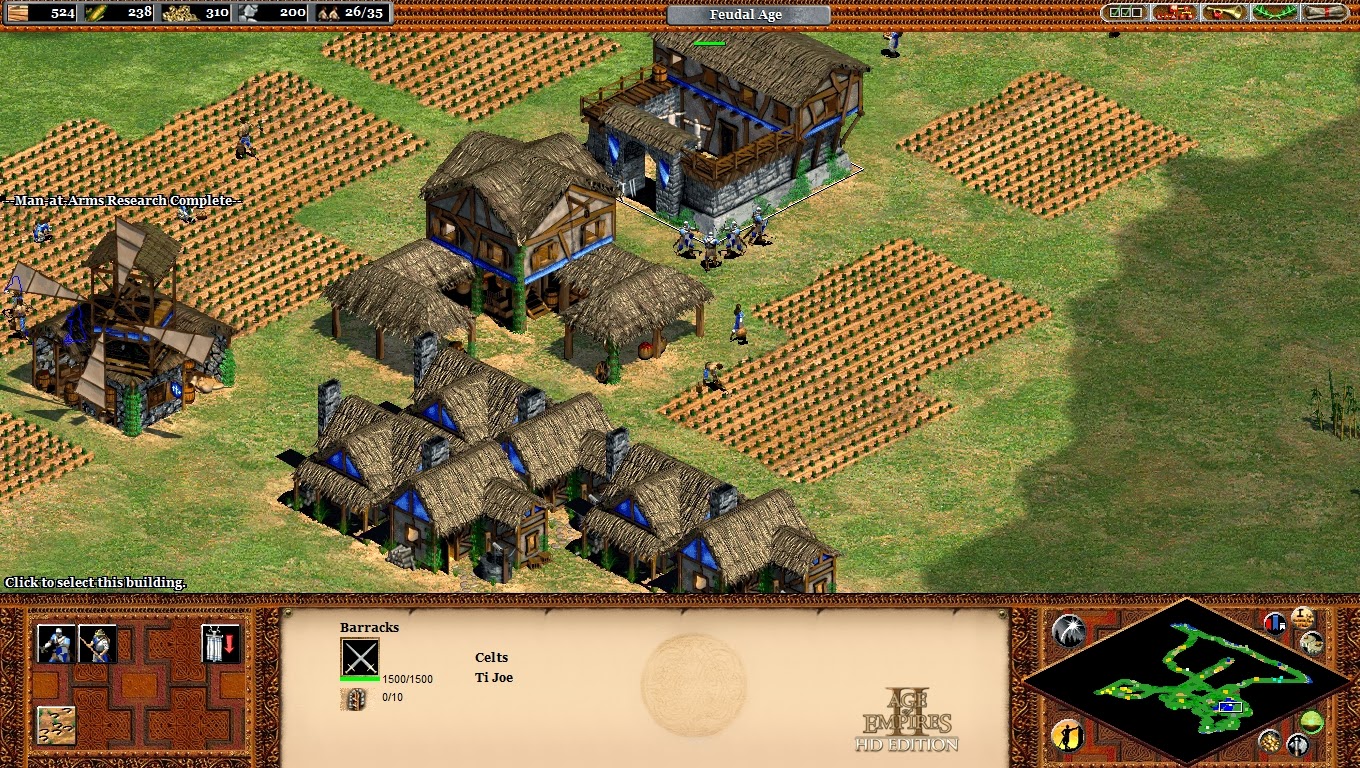Open the objectives checklist button
The height and width of the screenshot is (768, 1360).
[x=1123, y=13]
